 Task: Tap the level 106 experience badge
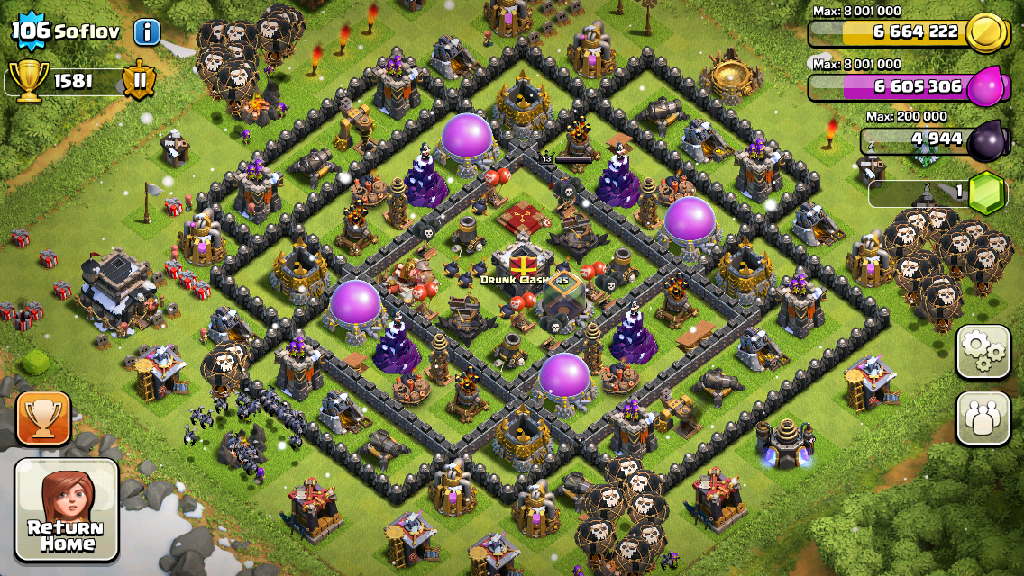[30, 30]
